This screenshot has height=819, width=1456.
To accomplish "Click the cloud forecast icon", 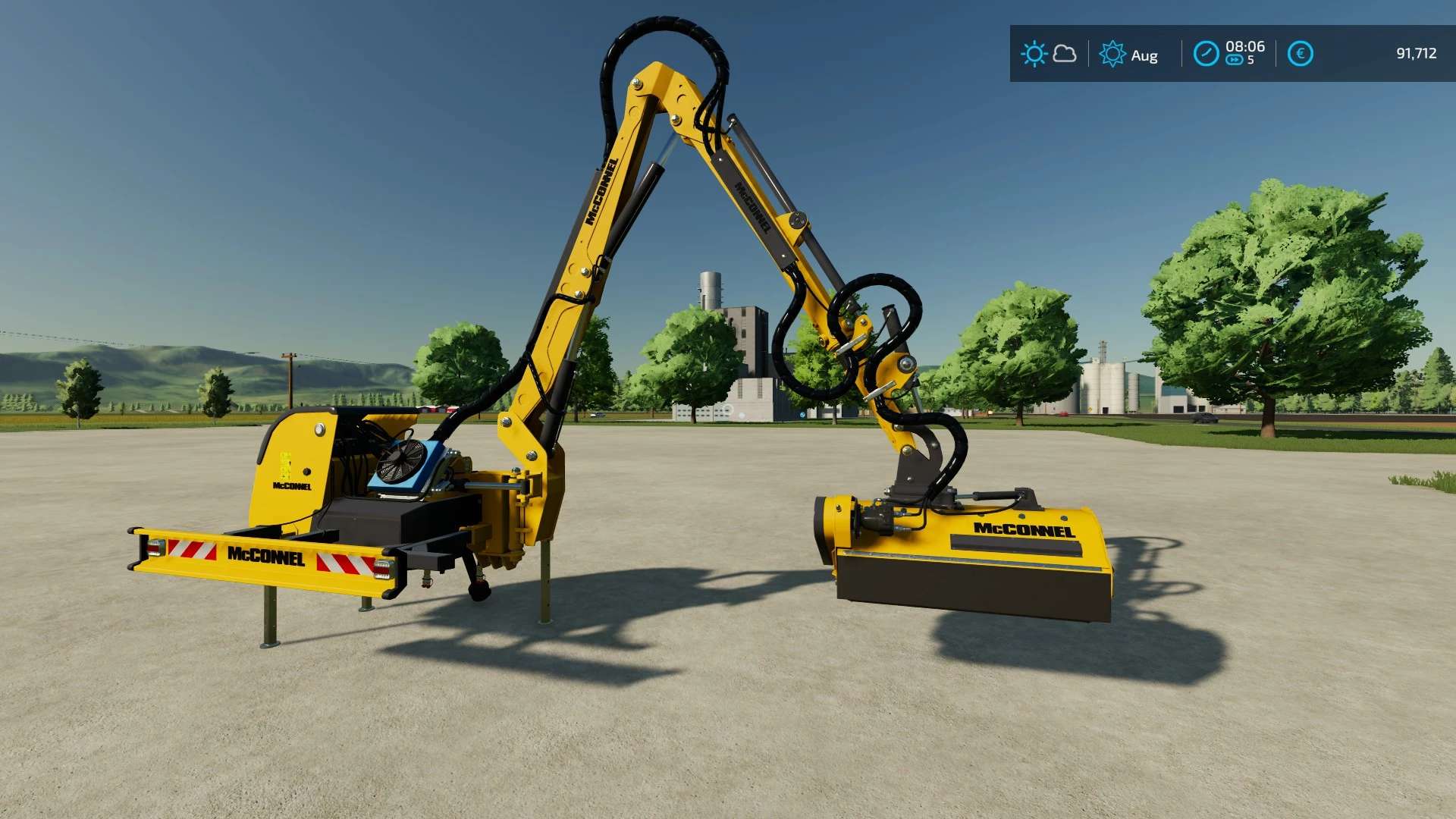I will [1065, 53].
